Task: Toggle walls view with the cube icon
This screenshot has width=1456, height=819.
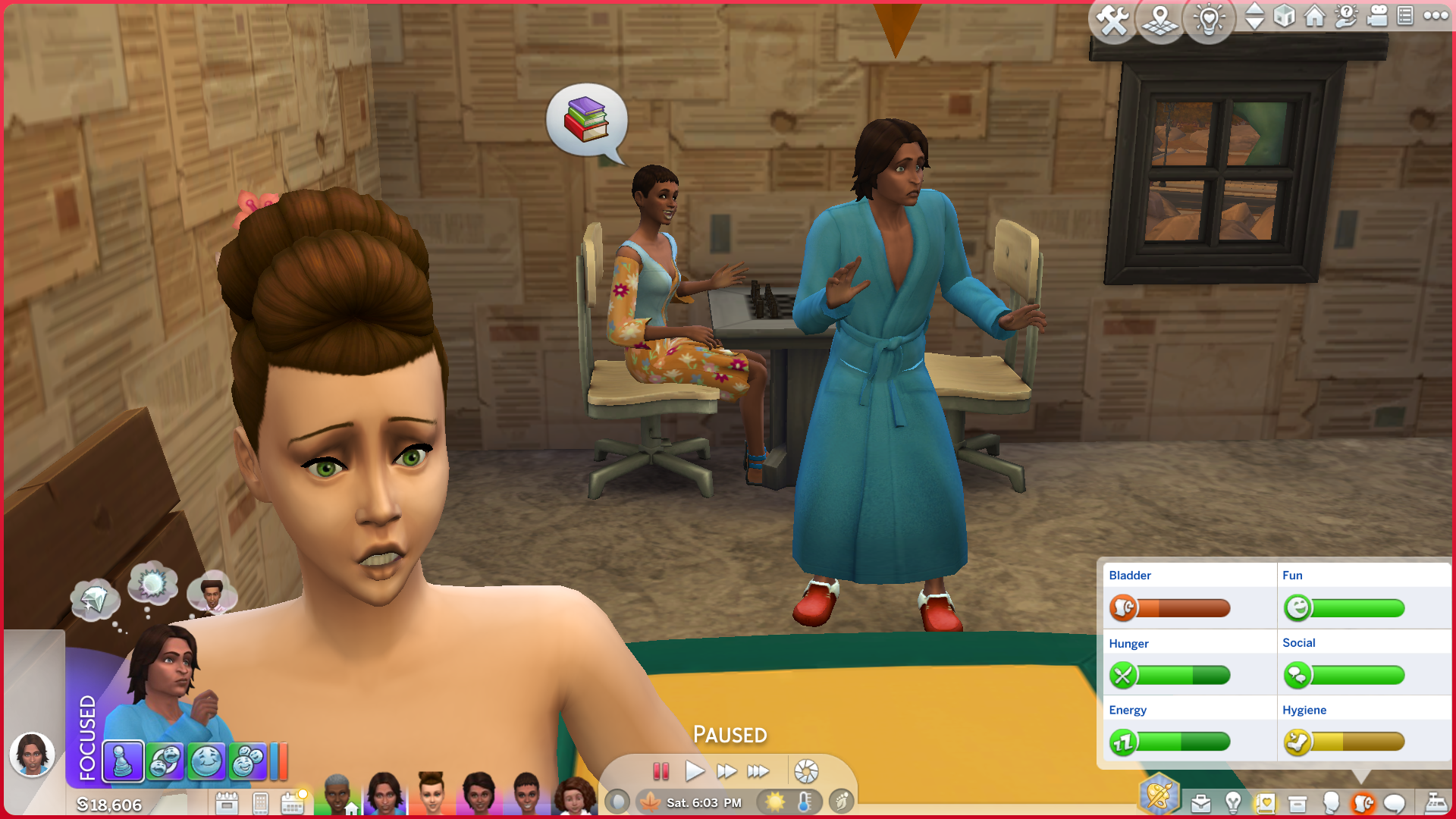Action: 1284,16
